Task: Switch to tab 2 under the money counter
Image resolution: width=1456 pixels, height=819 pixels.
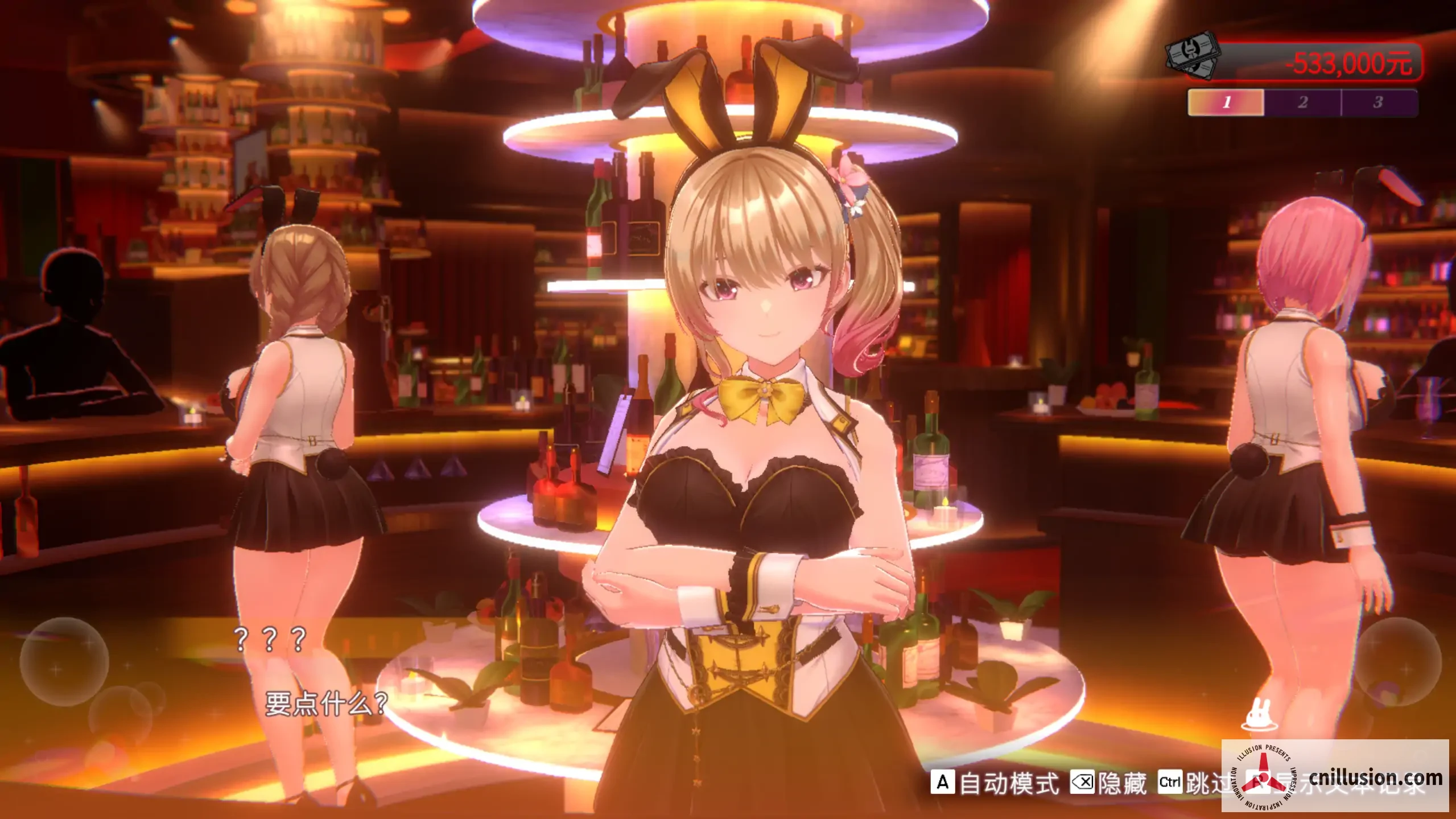Action: [1302, 104]
